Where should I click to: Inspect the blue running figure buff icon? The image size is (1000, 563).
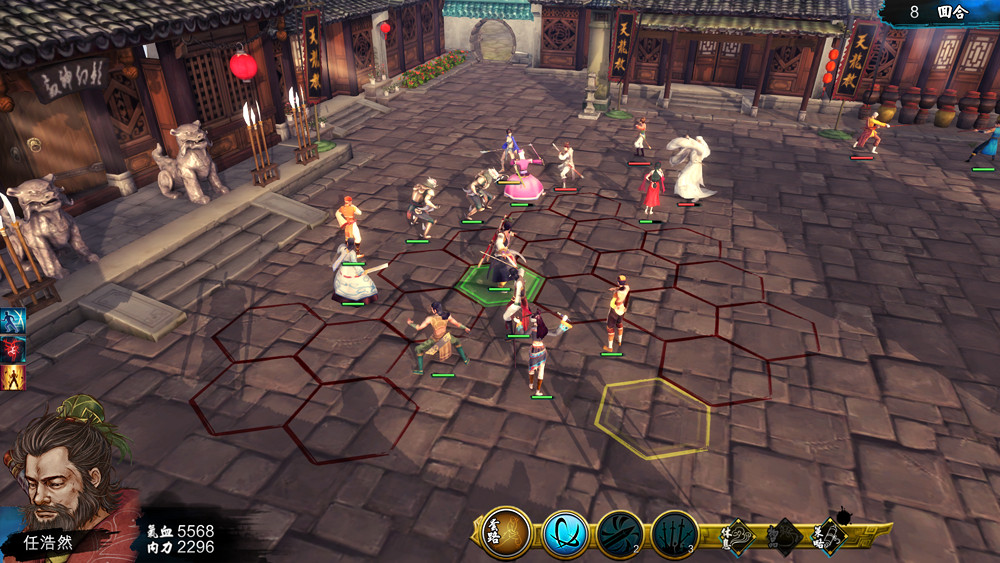13,320
